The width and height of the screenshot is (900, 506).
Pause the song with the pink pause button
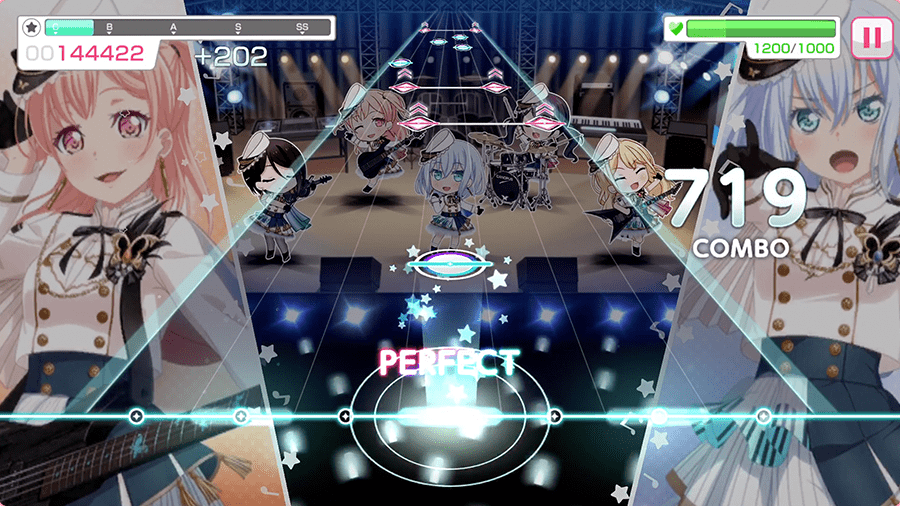[x=871, y=38]
